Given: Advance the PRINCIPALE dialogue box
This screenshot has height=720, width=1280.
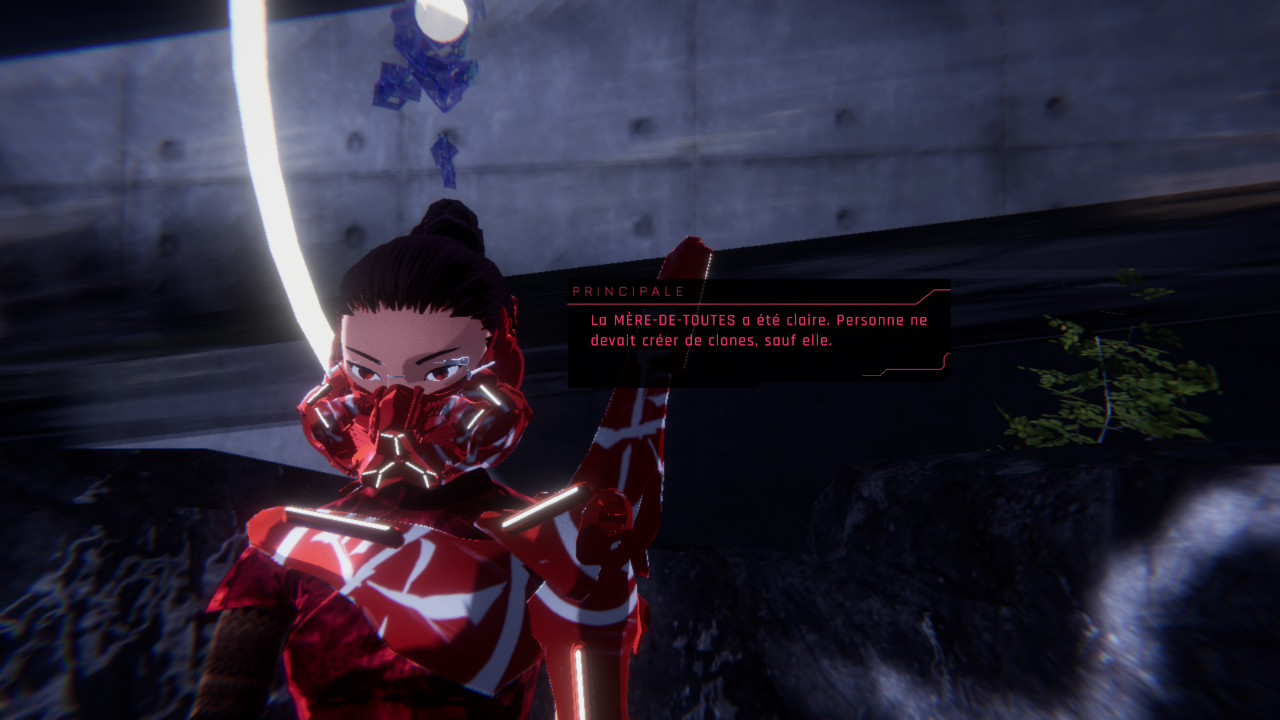Looking at the screenshot, I should coord(758,332).
